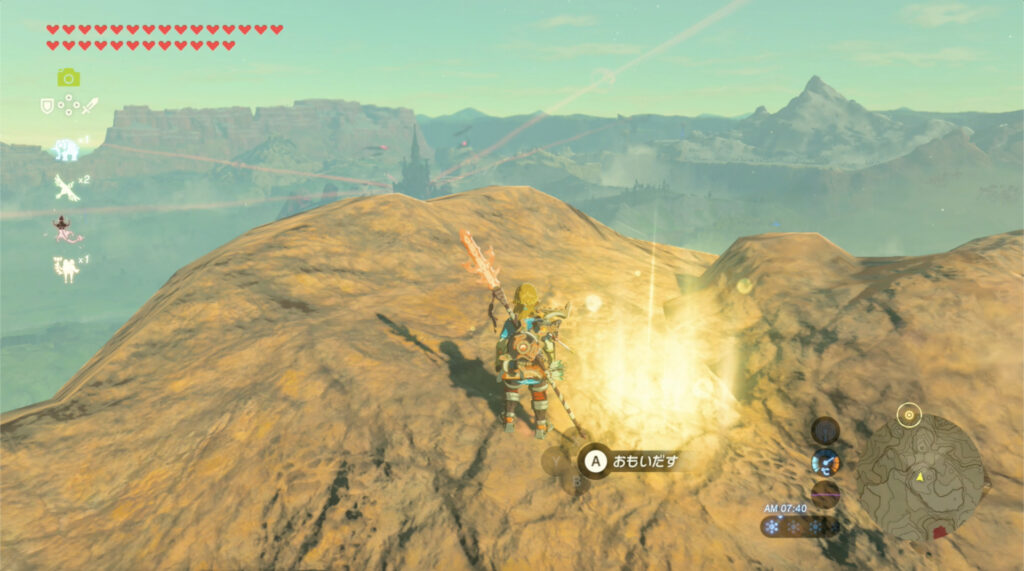The width and height of the screenshot is (1024, 571).
Task: Click the Sheikah sensor icon
Action: (825, 431)
